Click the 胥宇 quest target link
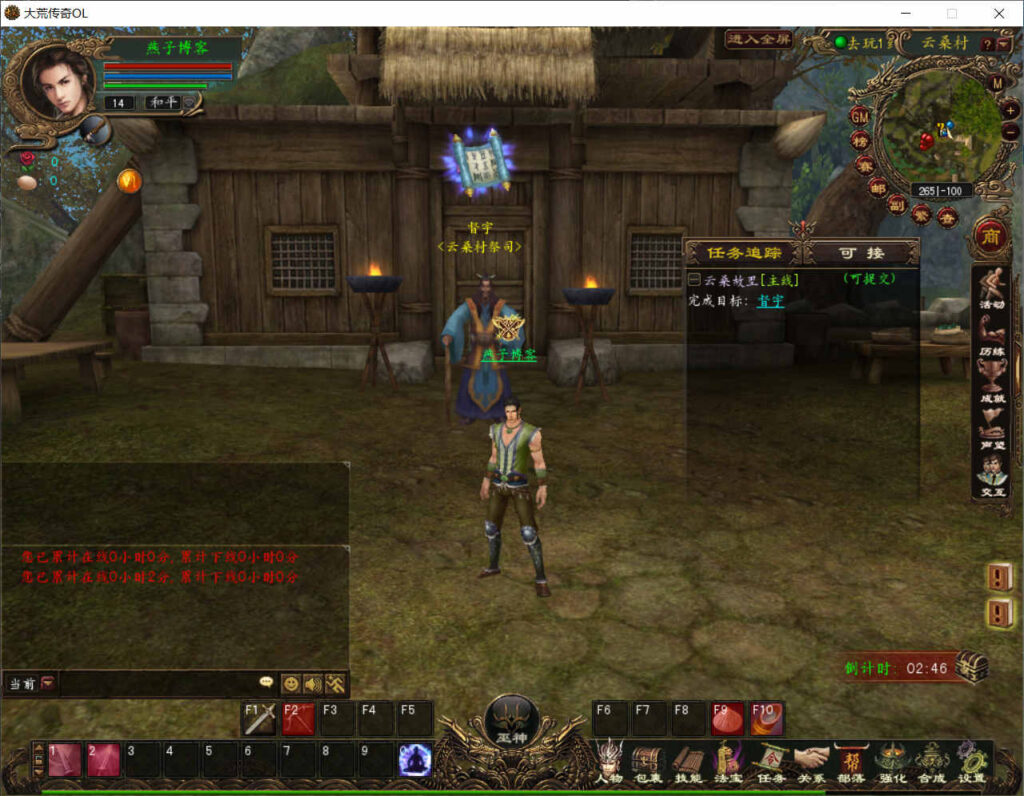 [x=770, y=300]
